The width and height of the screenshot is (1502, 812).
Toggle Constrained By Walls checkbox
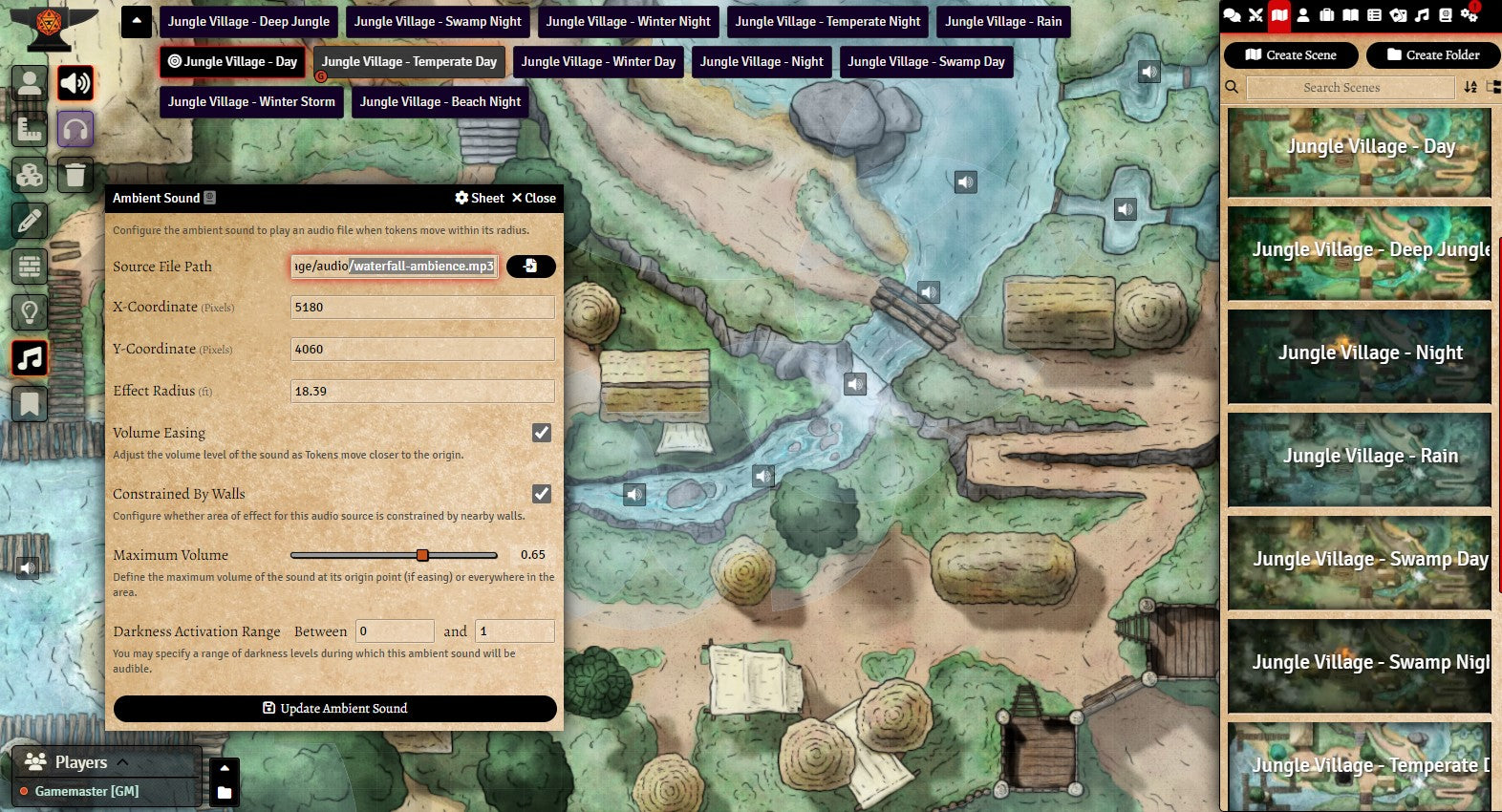pos(542,494)
